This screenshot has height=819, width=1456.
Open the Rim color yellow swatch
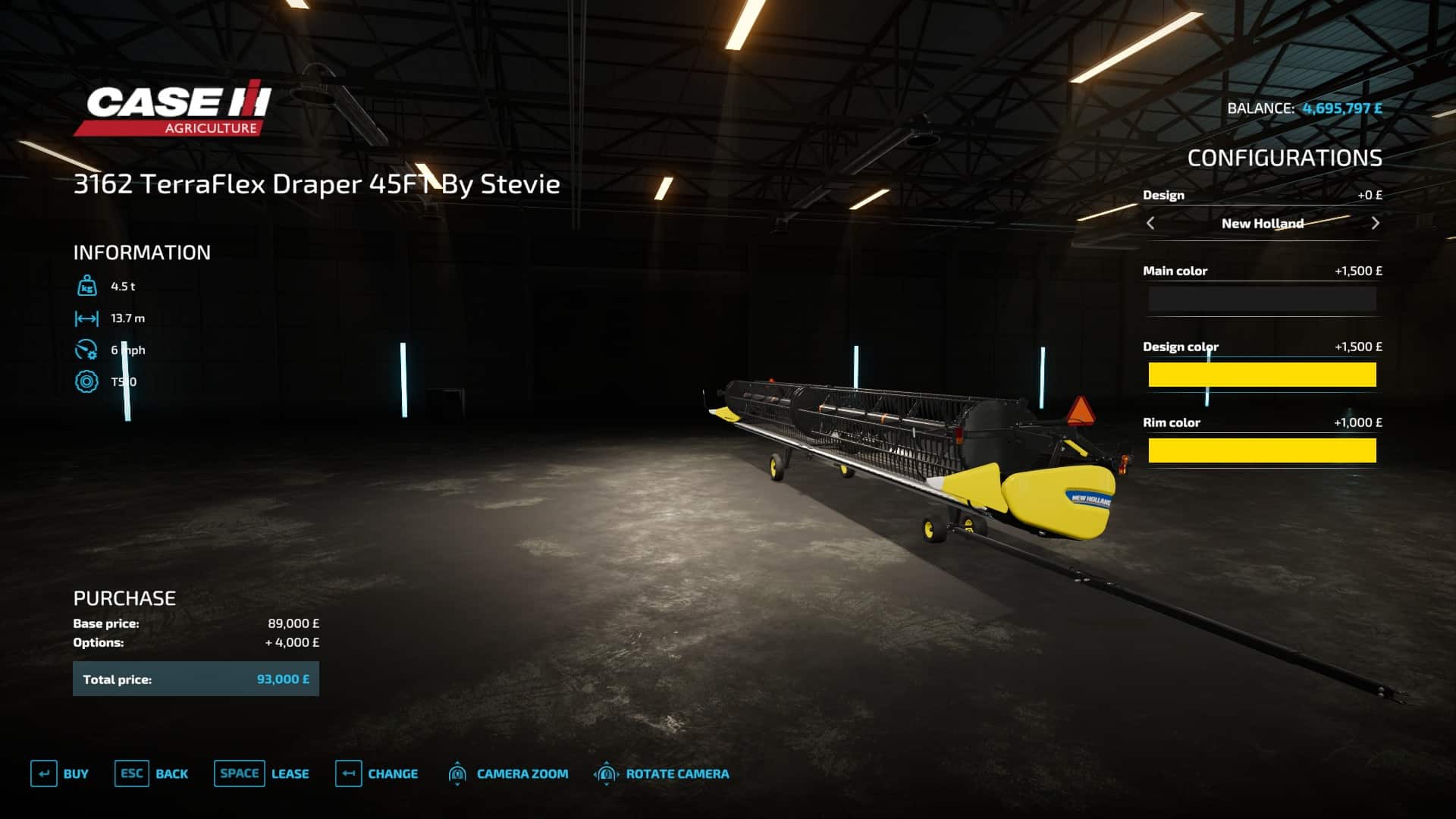tap(1262, 450)
